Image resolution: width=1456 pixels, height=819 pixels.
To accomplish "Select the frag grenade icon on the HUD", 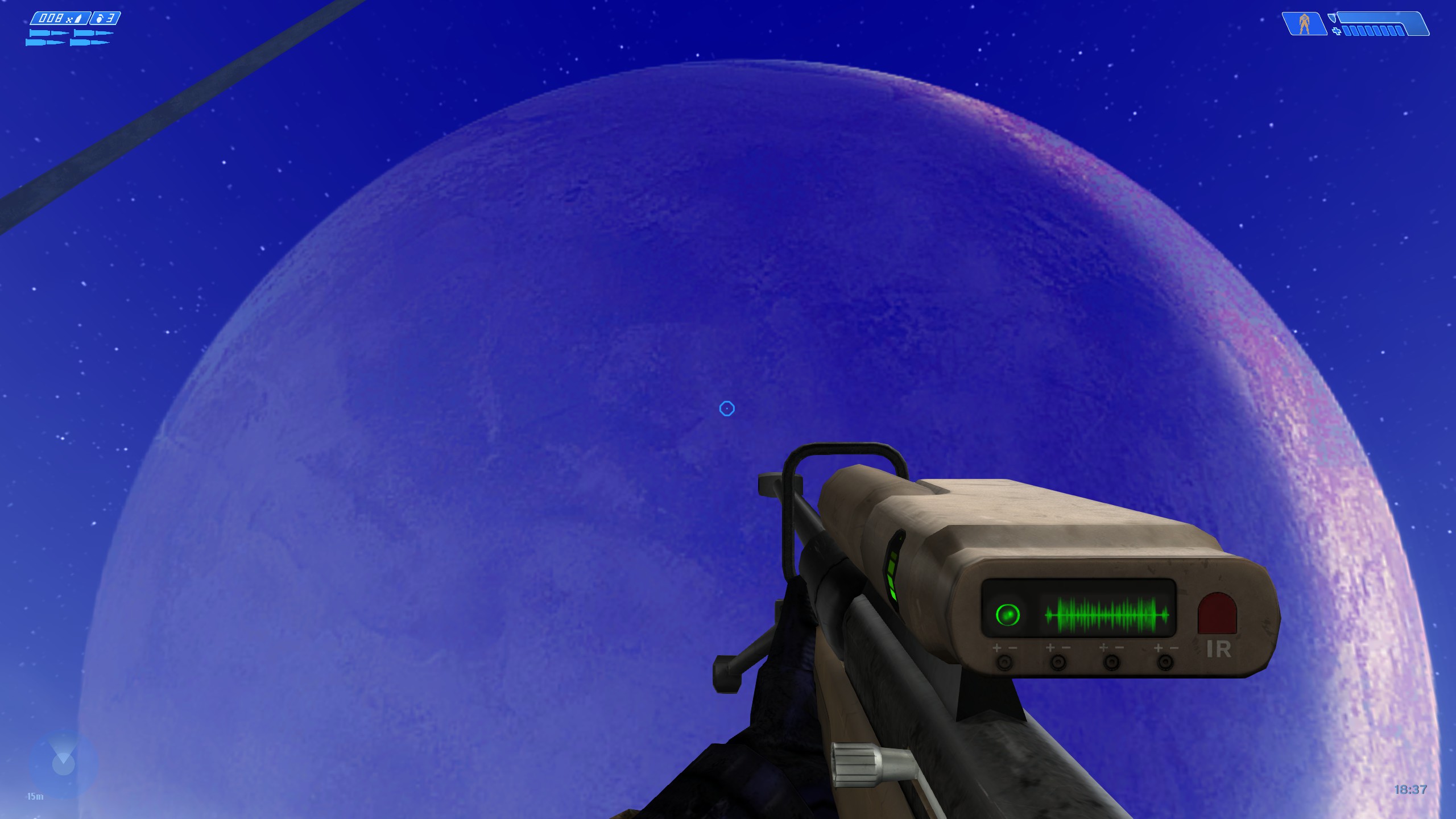I will click(x=99, y=18).
